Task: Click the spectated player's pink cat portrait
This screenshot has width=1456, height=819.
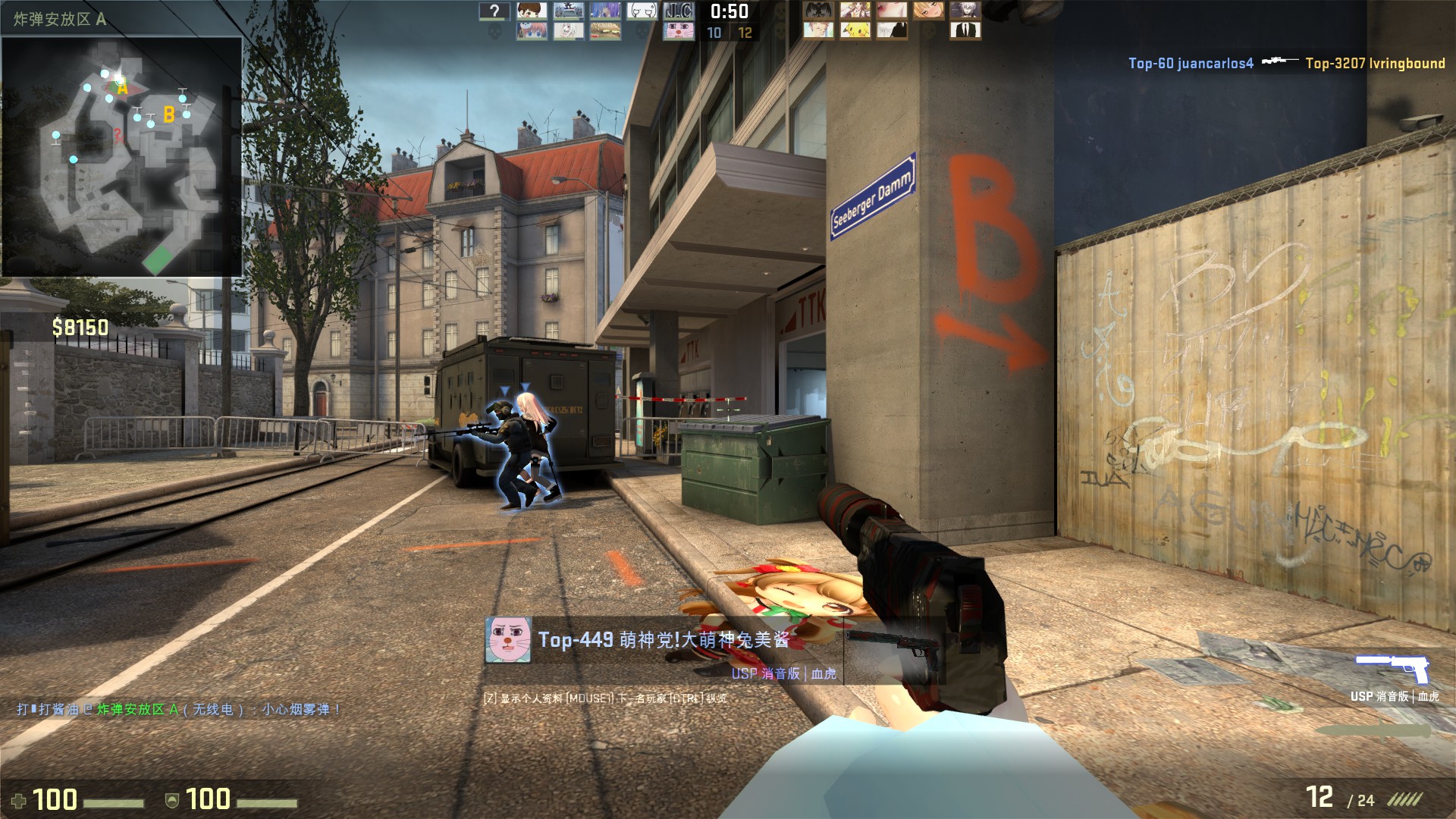Action: click(507, 640)
